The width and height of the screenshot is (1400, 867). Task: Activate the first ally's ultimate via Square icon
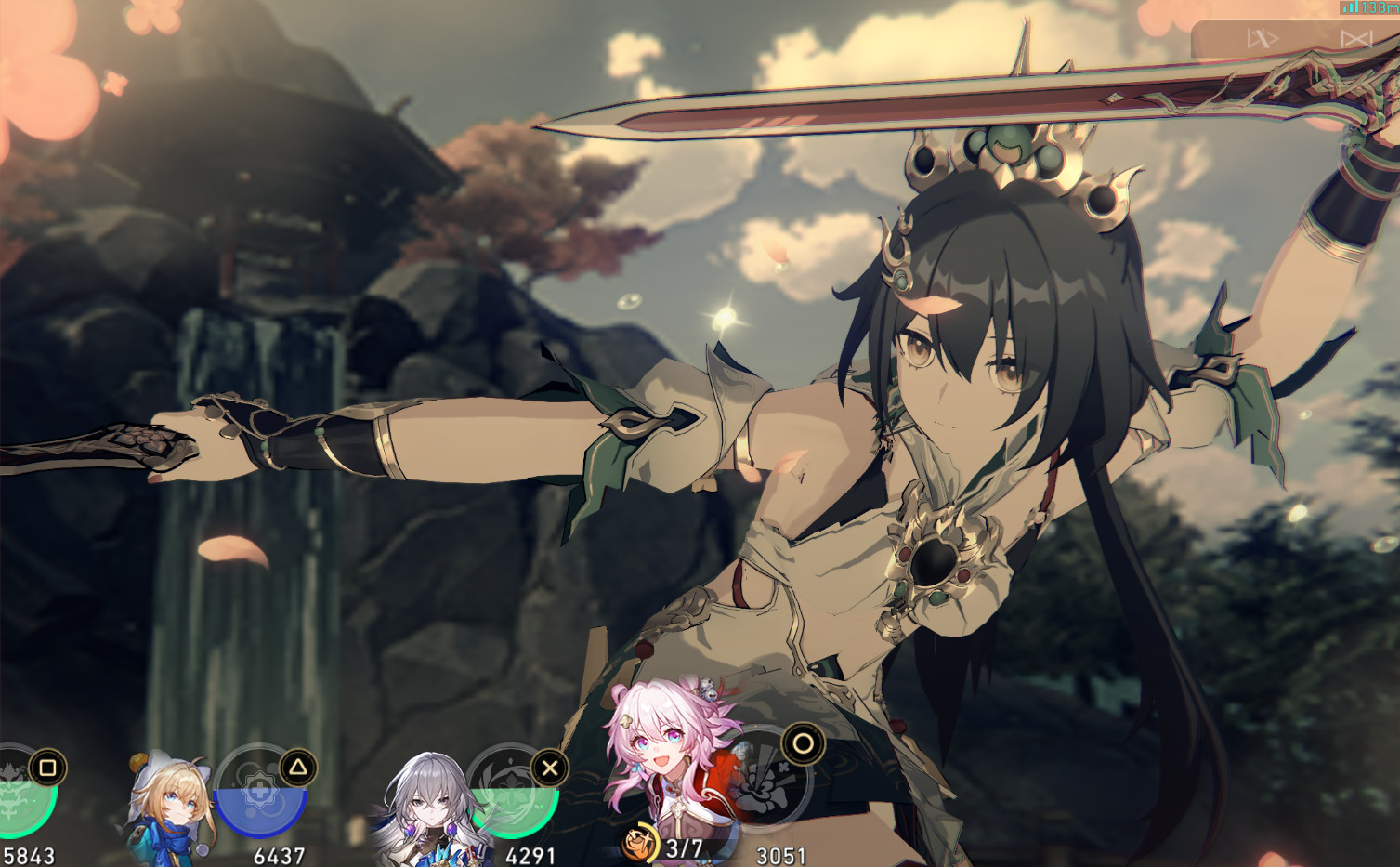coord(47,768)
